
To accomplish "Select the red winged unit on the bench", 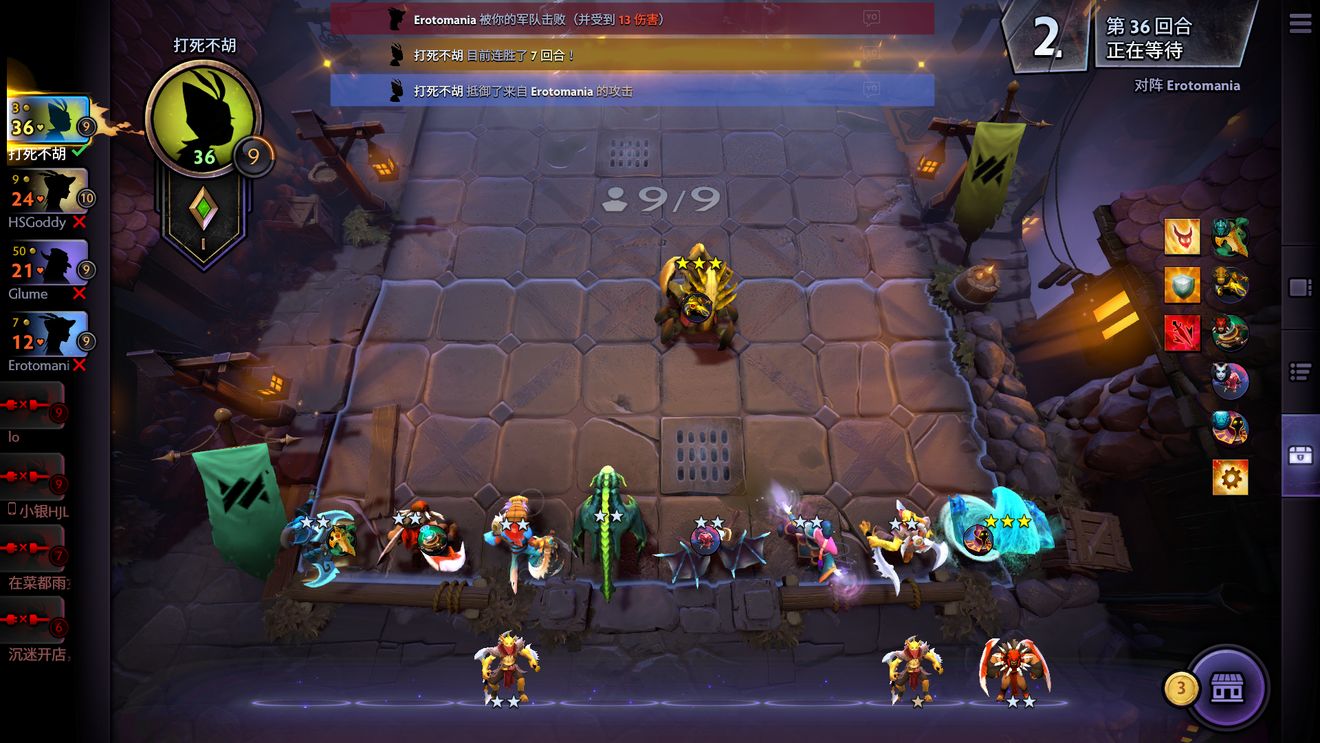I will pos(1014,665).
